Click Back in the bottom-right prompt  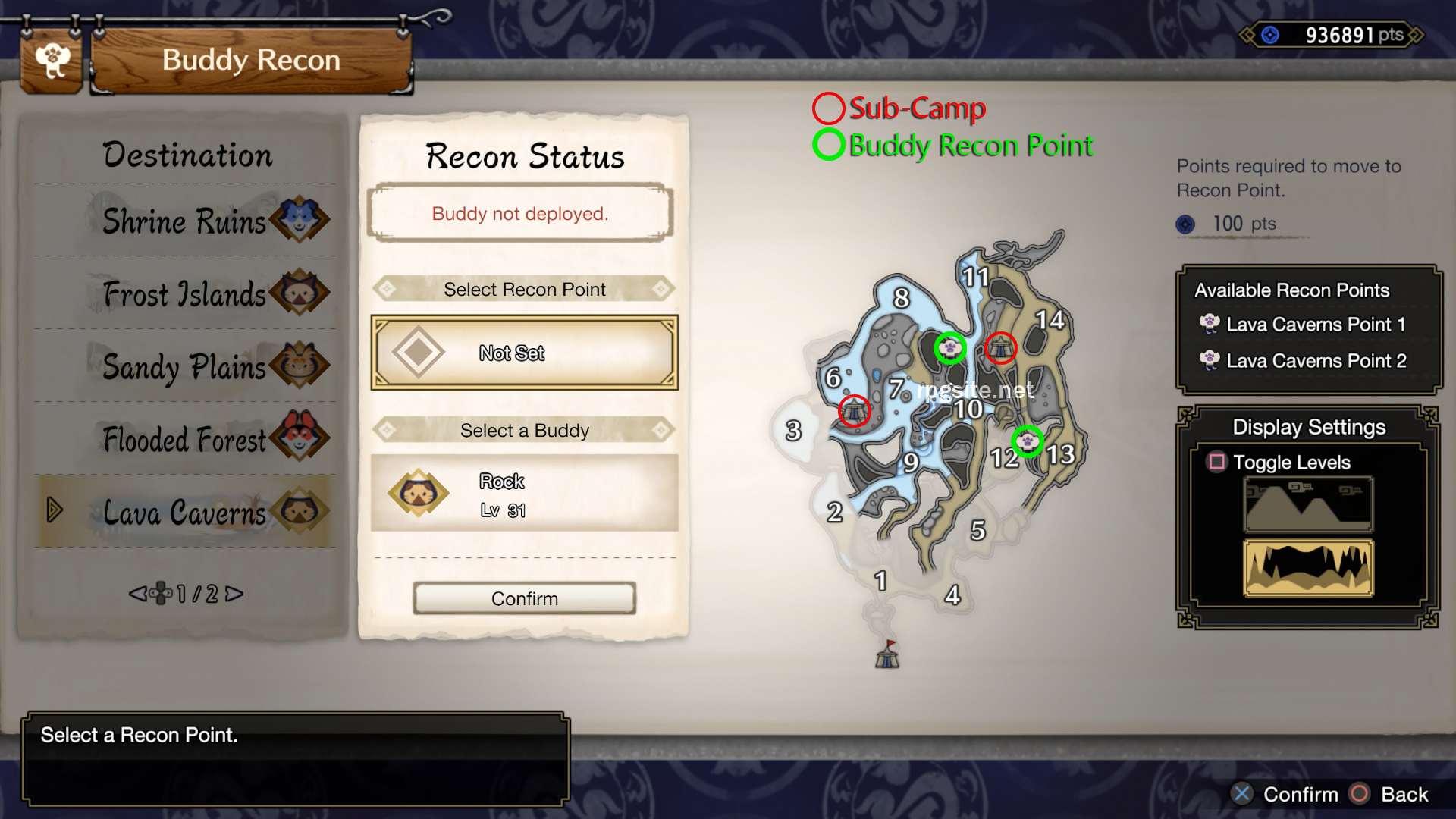[x=1404, y=795]
